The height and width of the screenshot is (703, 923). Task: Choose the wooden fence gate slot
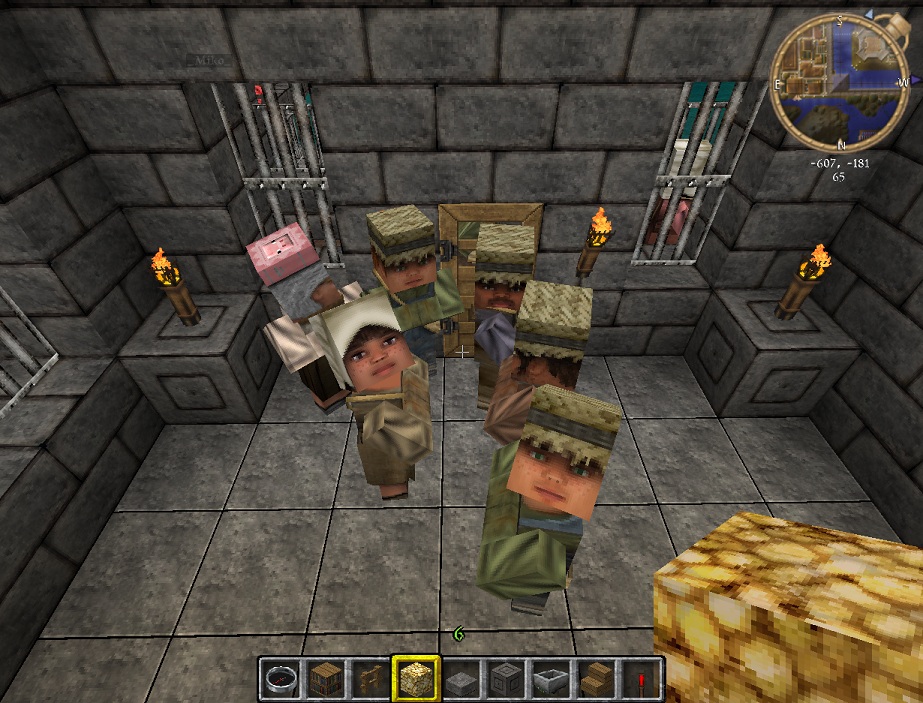(369, 679)
